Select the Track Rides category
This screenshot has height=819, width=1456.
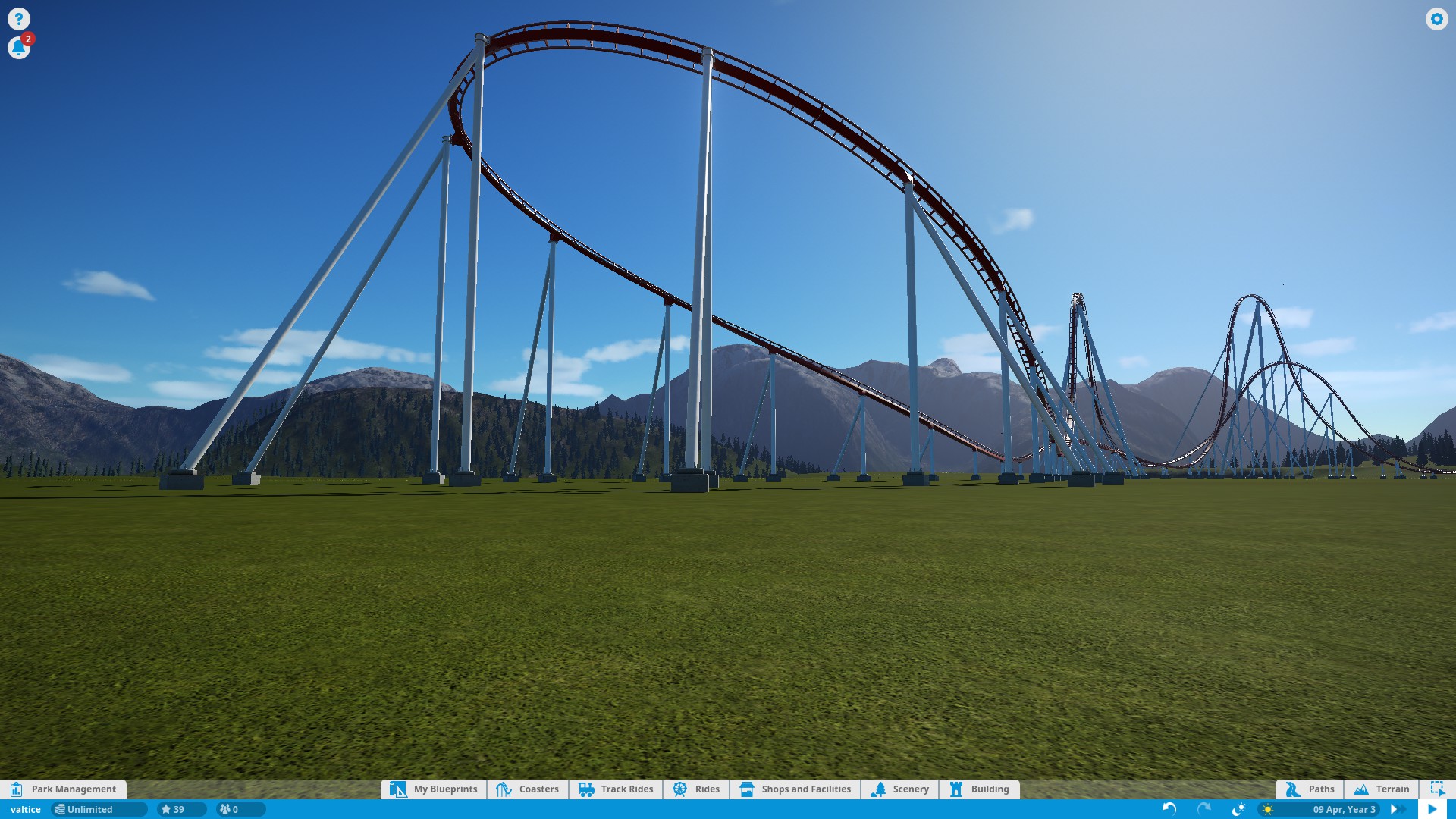point(616,789)
